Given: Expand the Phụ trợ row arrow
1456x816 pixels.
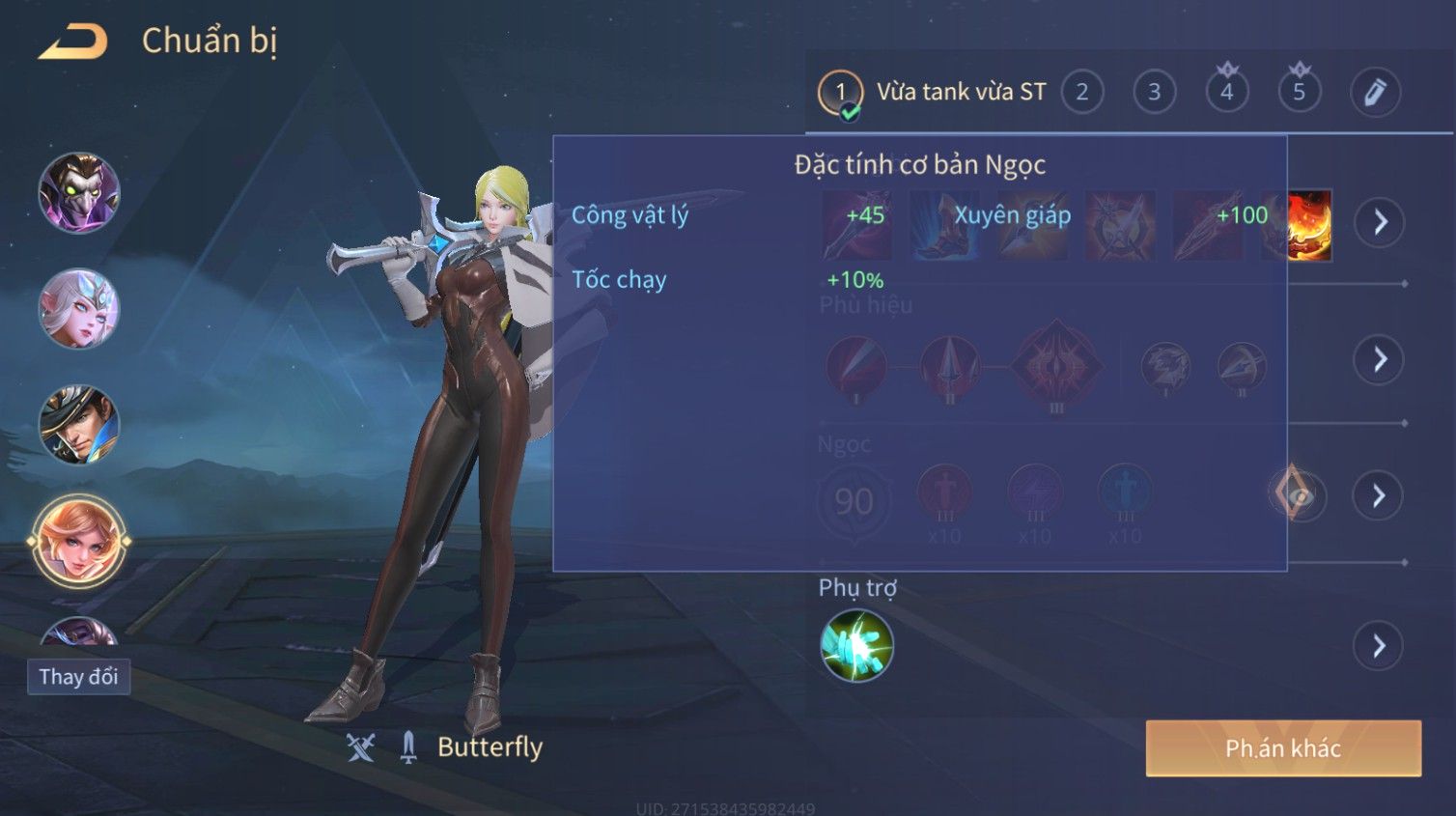Looking at the screenshot, I should (x=1379, y=645).
